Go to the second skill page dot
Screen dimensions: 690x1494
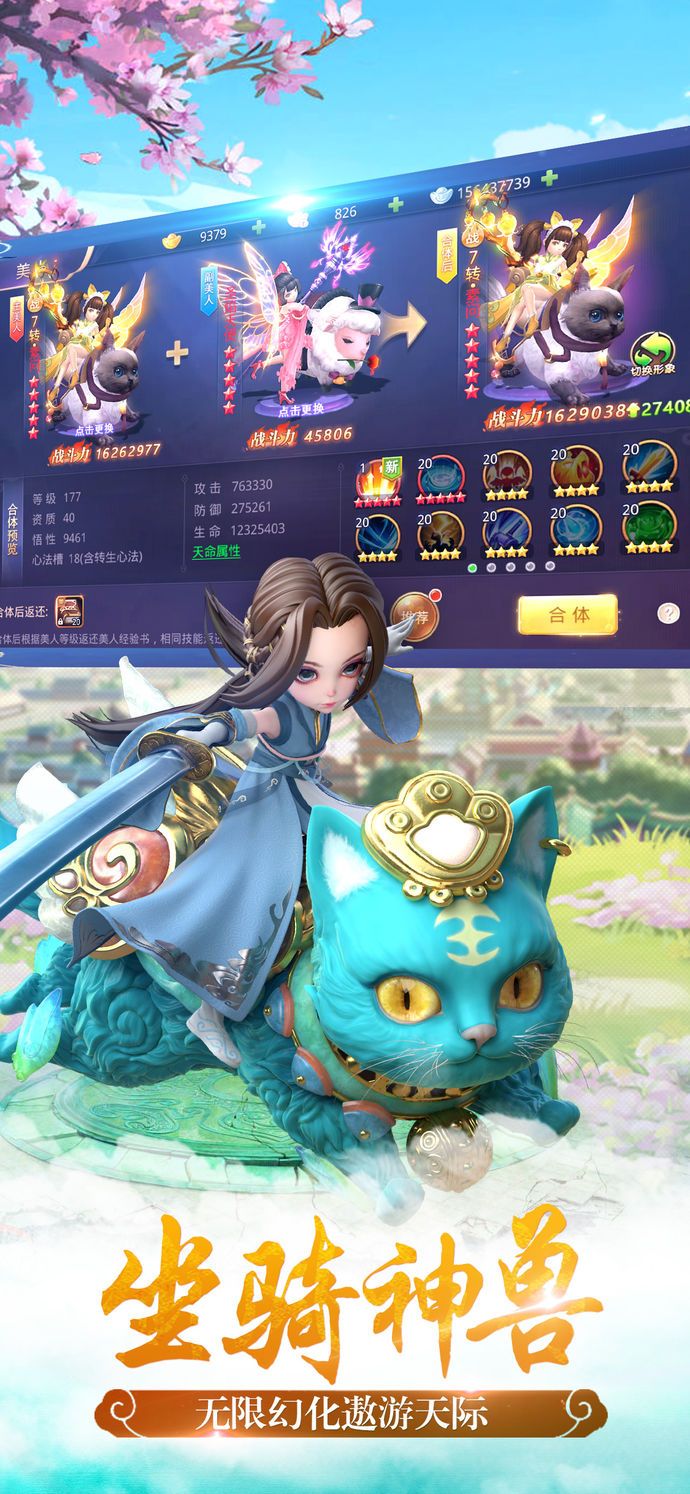(x=491, y=567)
